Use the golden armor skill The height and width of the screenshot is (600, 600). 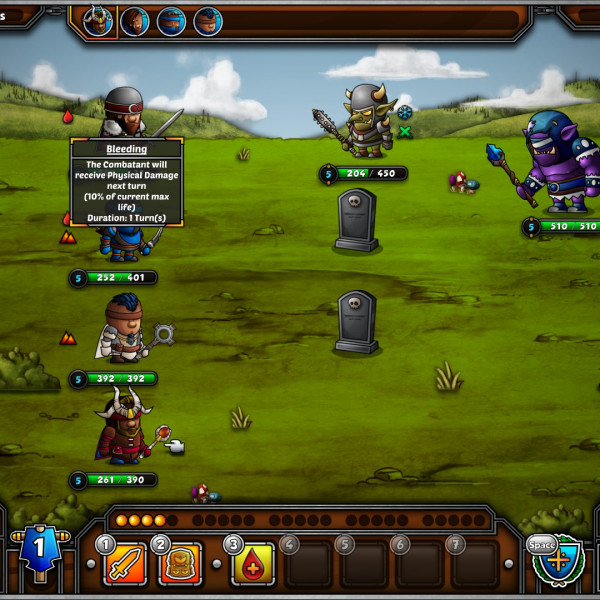(x=181, y=565)
